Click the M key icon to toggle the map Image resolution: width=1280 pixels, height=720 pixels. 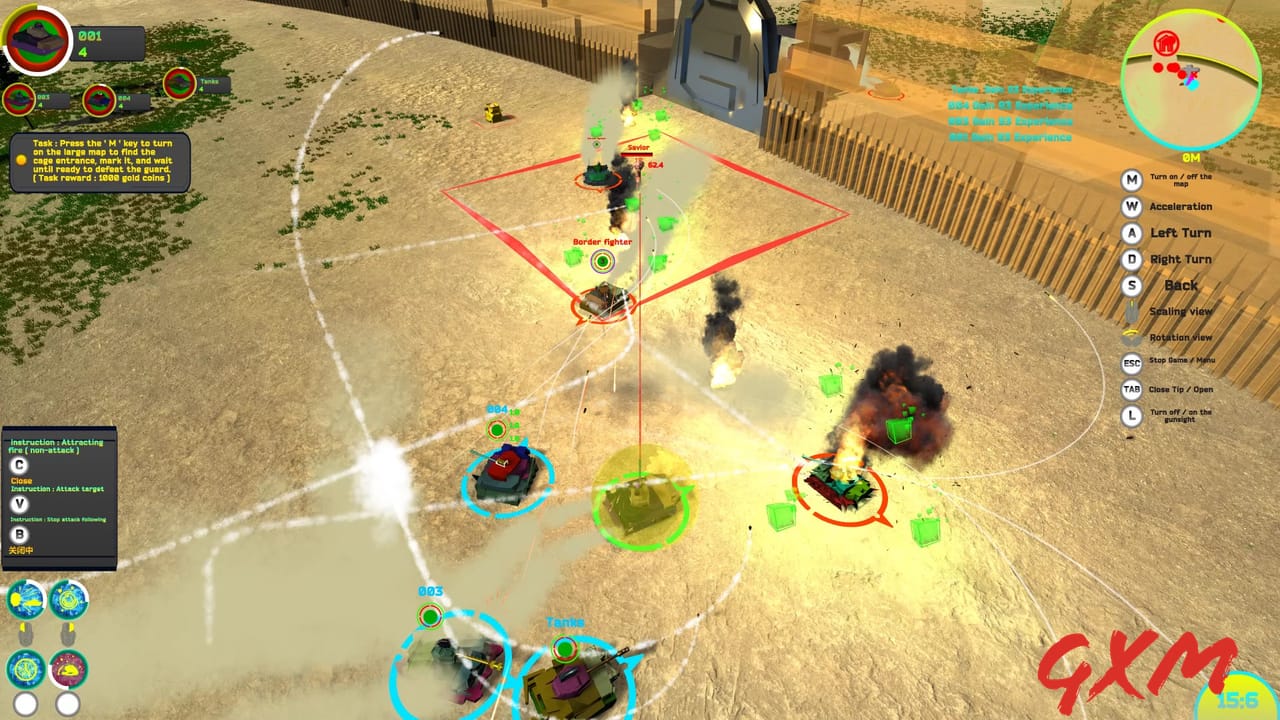1131,181
